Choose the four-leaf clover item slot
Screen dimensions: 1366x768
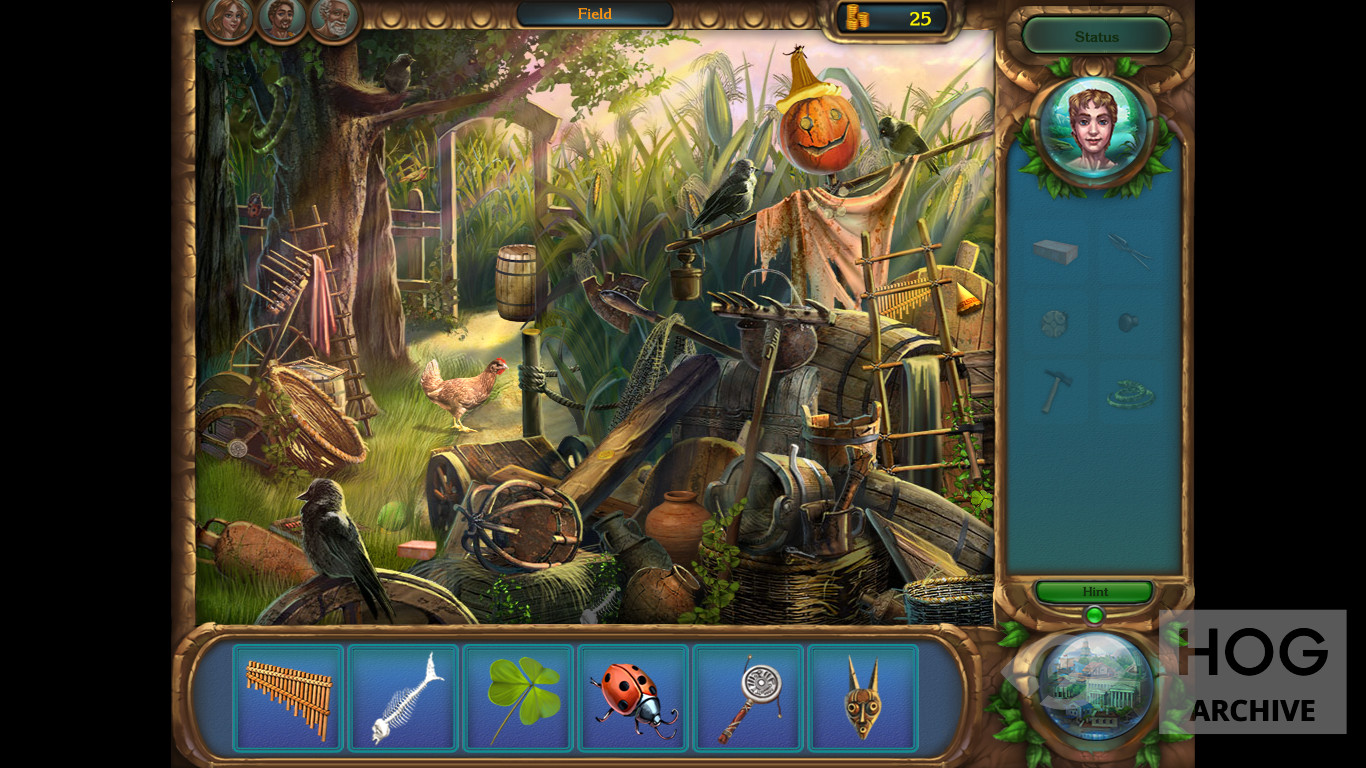coord(518,698)
